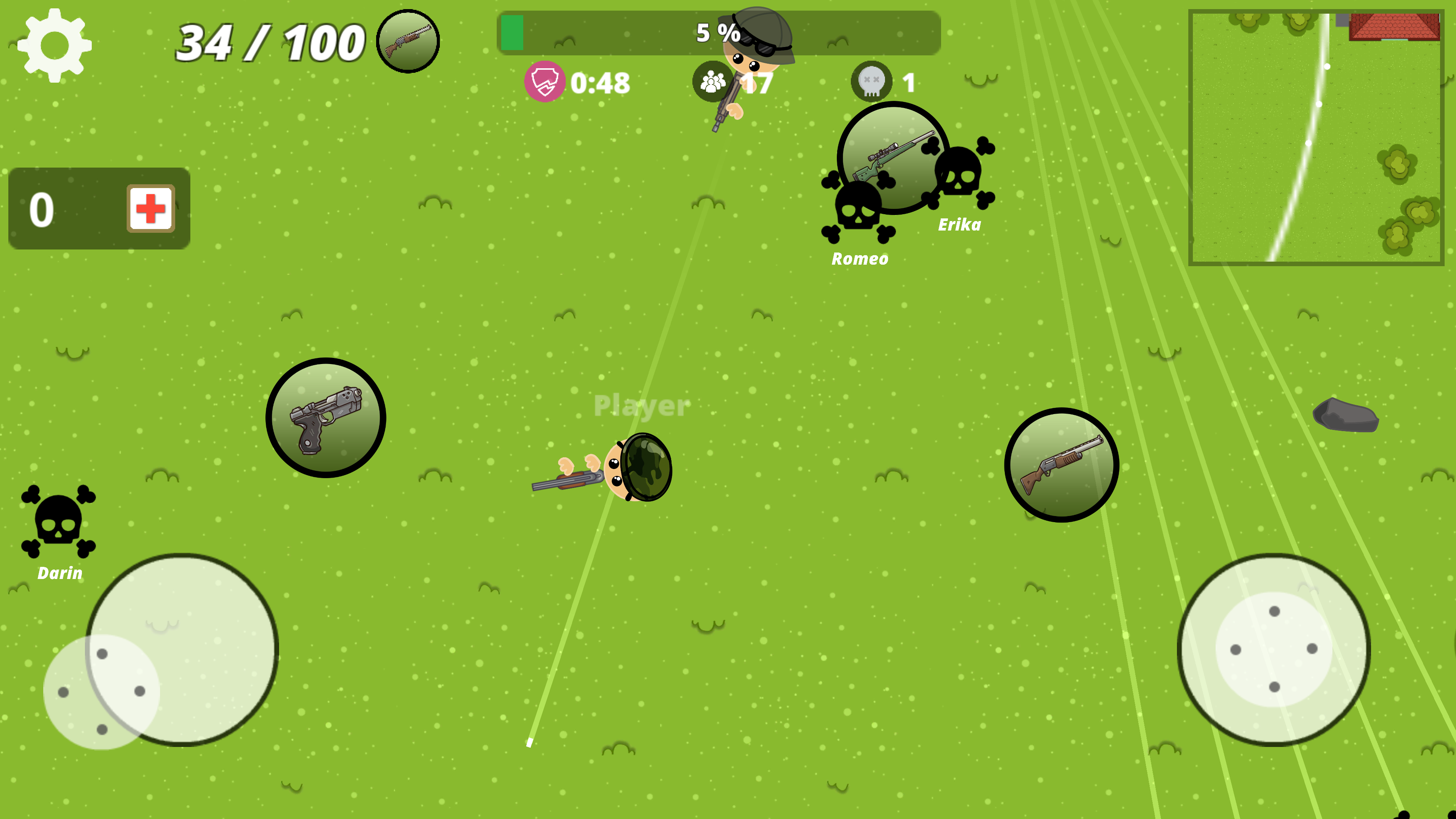Open the minimap in the corner
The width and height of the screenshot is (1456, 819).
pyautogui.click(x=1317, y=136)
